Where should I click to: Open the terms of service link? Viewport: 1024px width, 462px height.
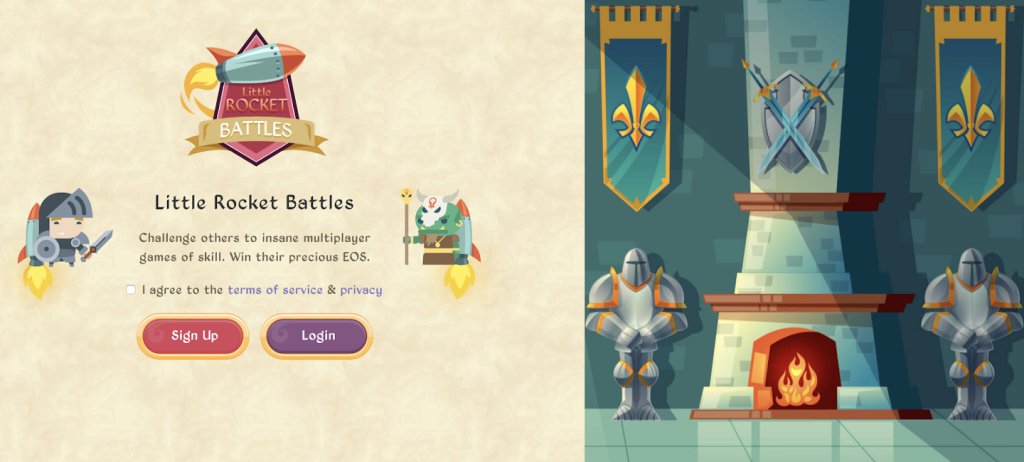coord(275,290)
